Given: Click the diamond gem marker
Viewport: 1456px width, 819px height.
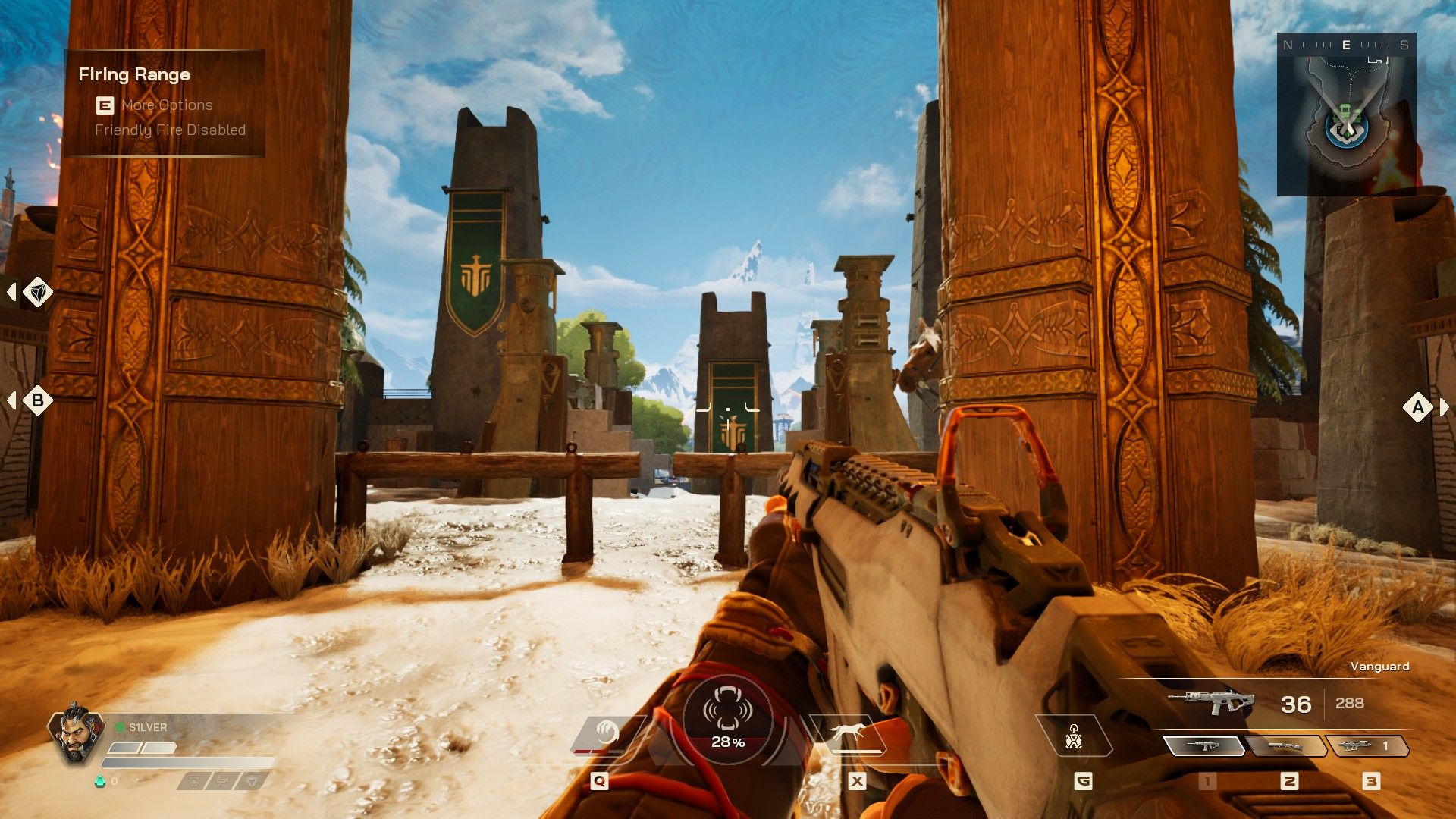Looking at the screenshot, I should point(37,292).
